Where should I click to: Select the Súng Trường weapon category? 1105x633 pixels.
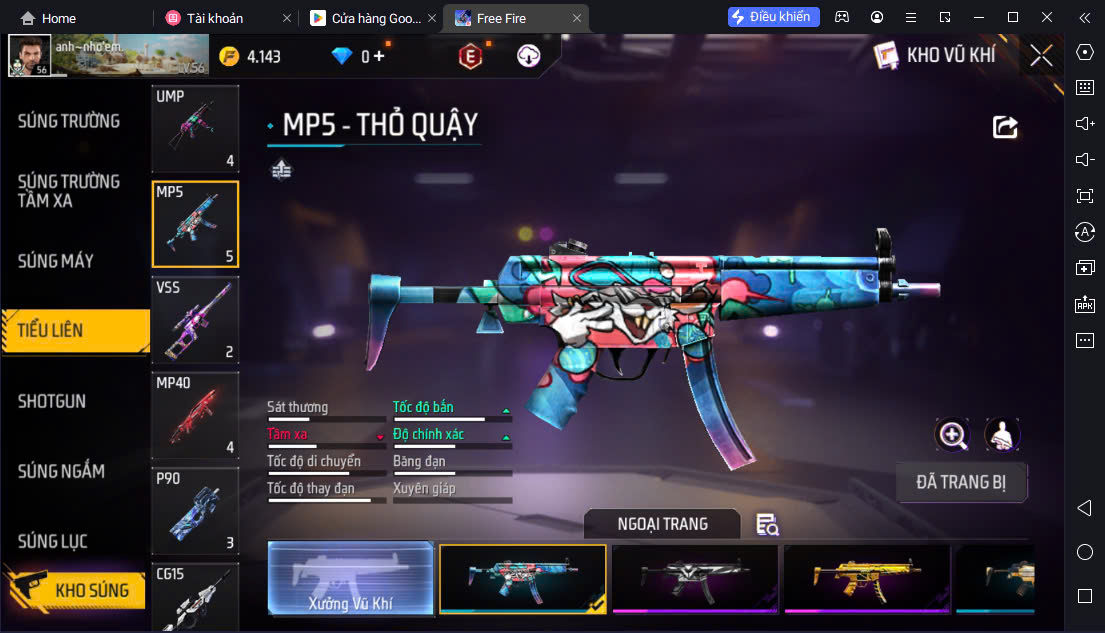(x=69, y=121)
